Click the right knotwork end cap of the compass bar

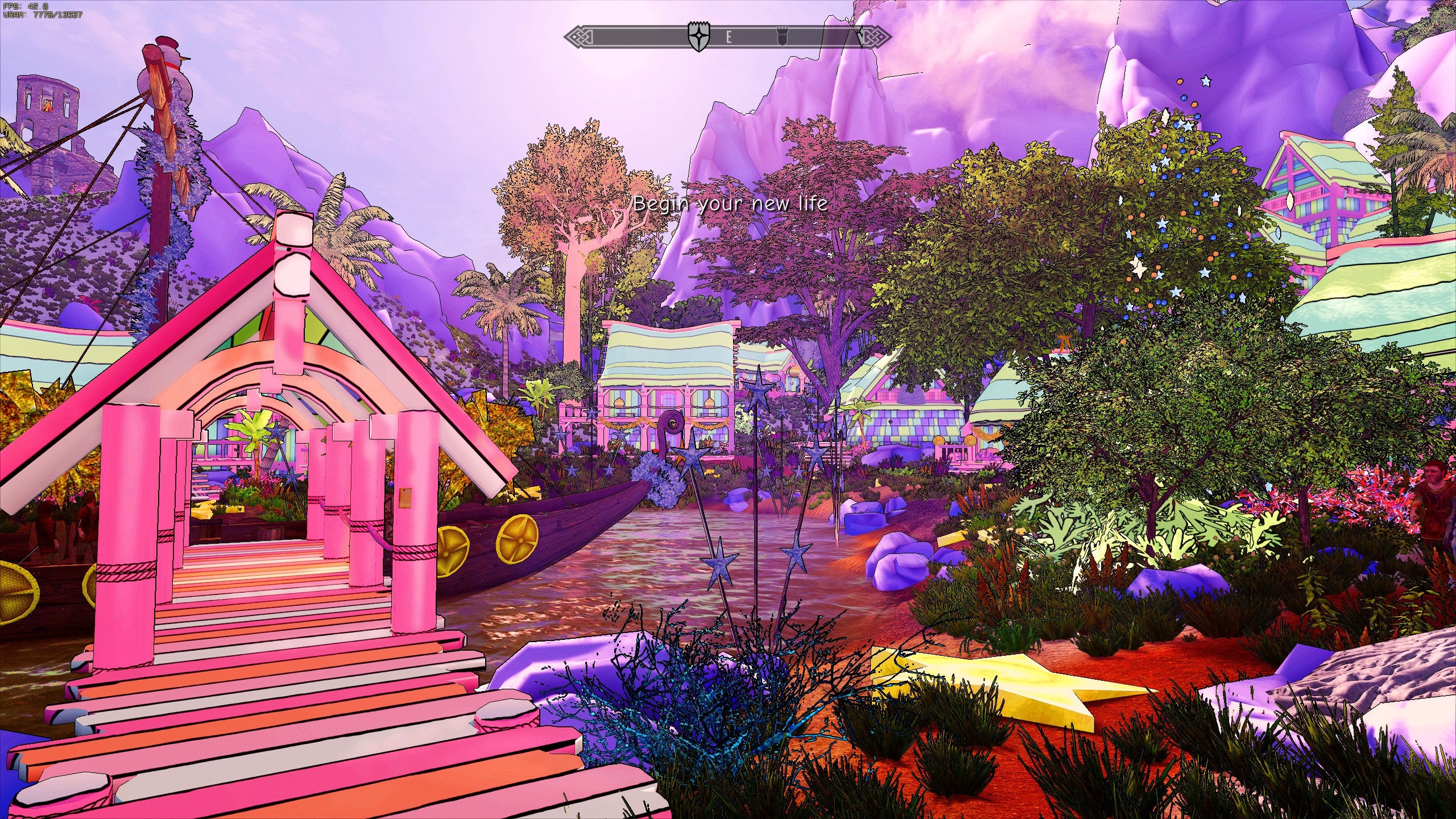coord(879,37)
